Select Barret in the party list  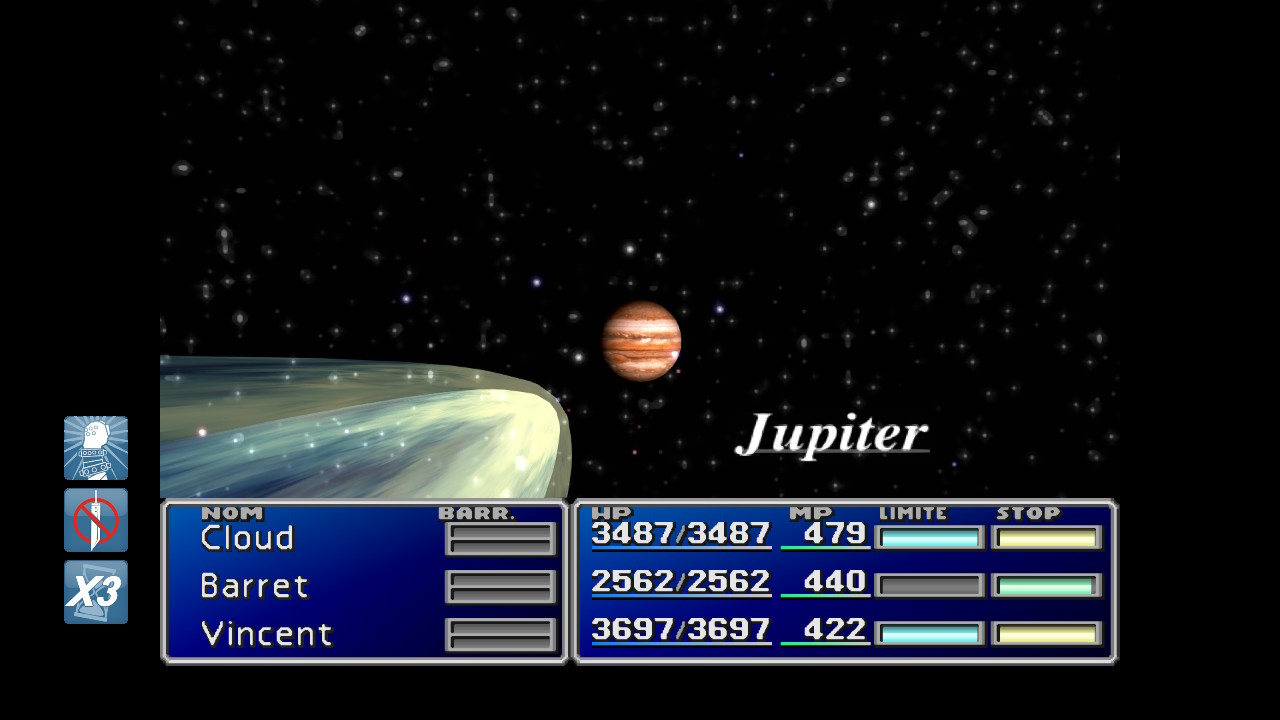254,586
